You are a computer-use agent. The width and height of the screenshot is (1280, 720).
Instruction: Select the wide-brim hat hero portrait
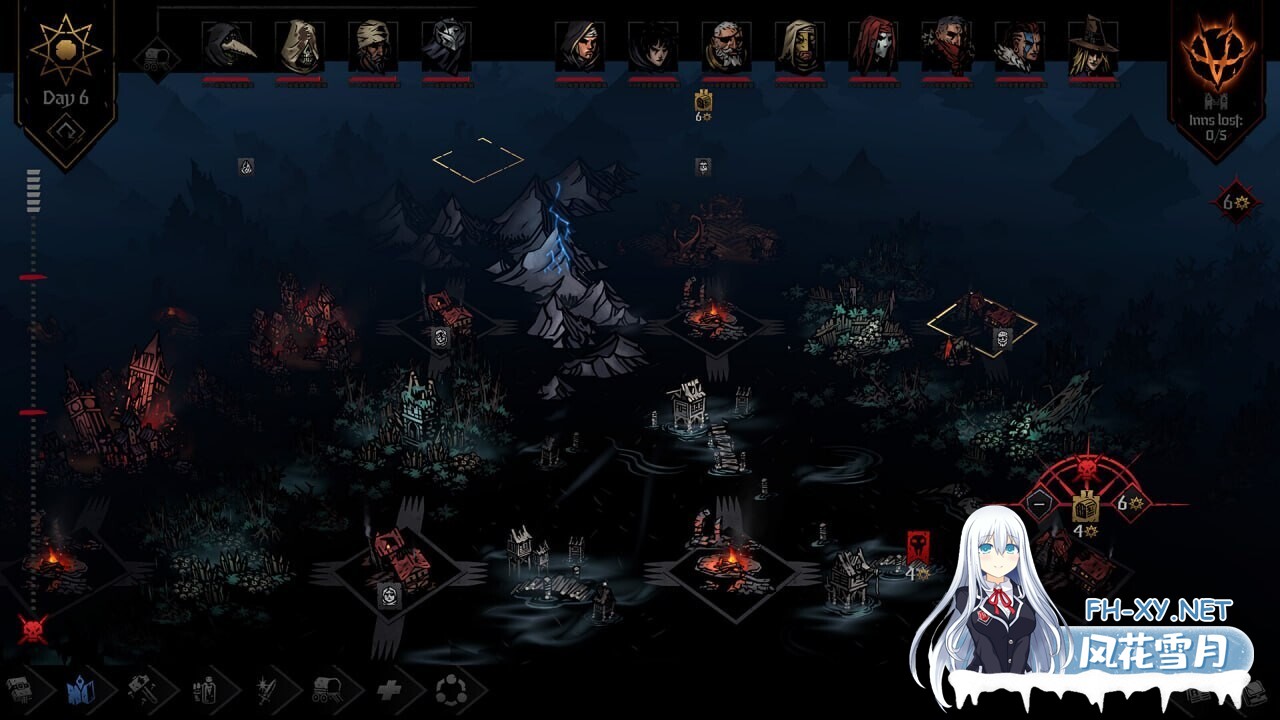[1092, 46]
